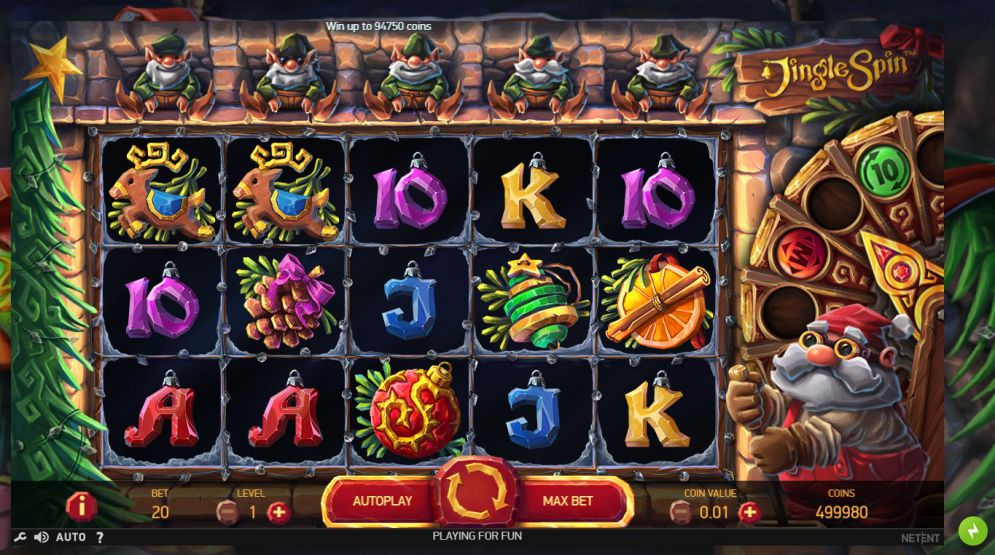The image size is (995, 555).
Task: Activate the green lightning quick spin button
Action: point(972,531)
